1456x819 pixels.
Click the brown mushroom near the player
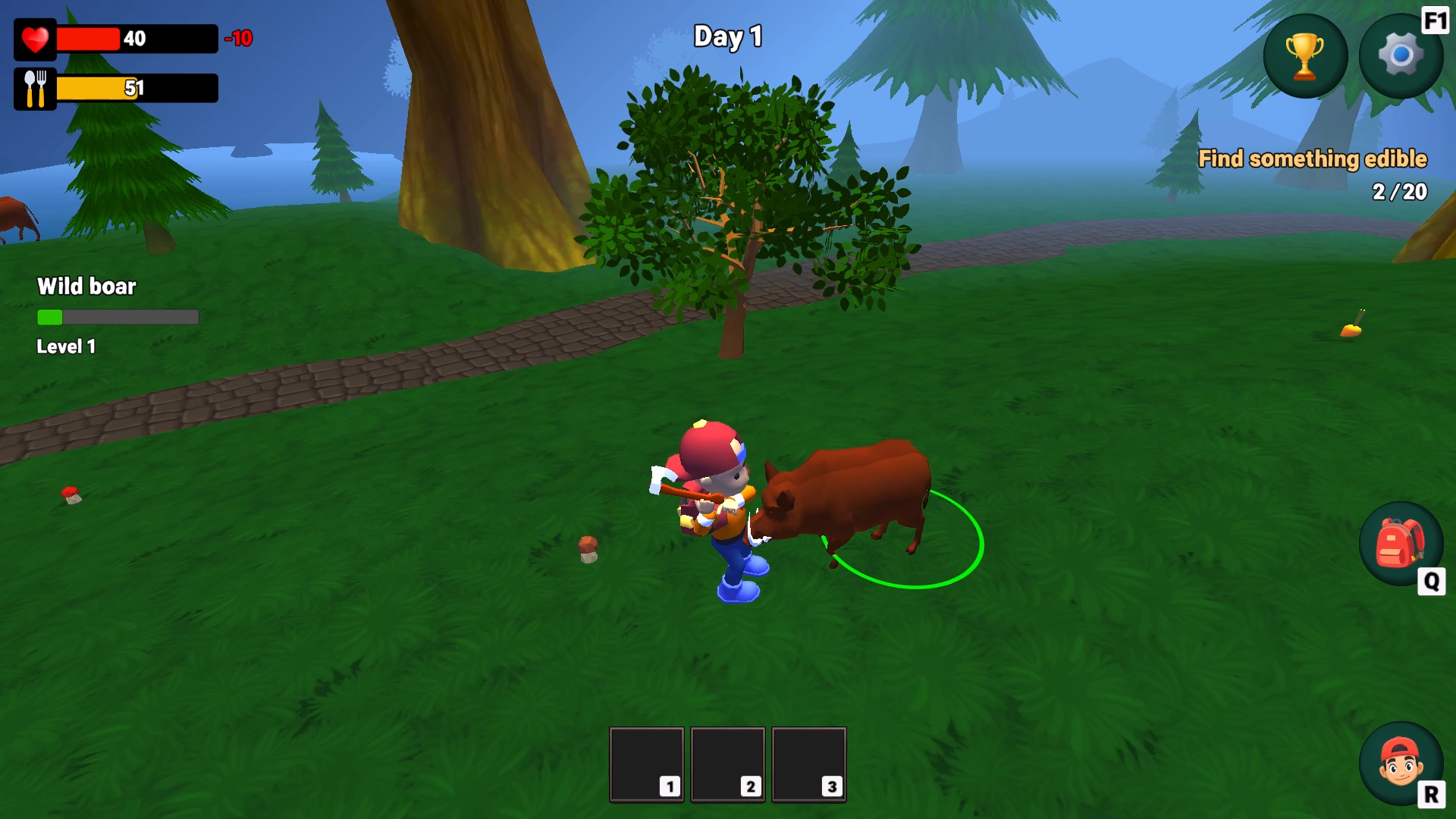(586, 550)
